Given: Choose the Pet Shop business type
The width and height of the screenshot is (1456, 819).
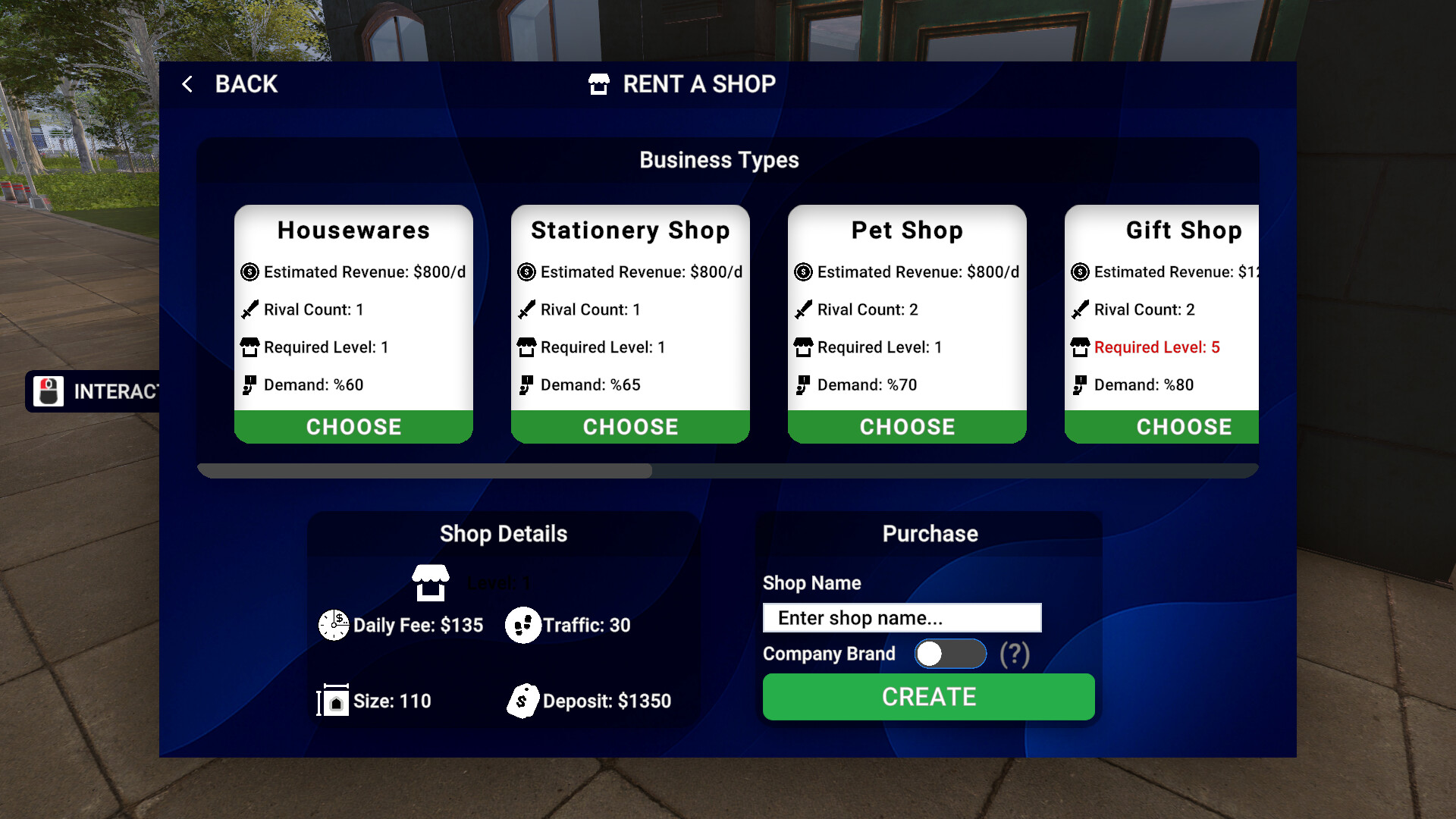Looking at the screenshot, I should point(907,426).
